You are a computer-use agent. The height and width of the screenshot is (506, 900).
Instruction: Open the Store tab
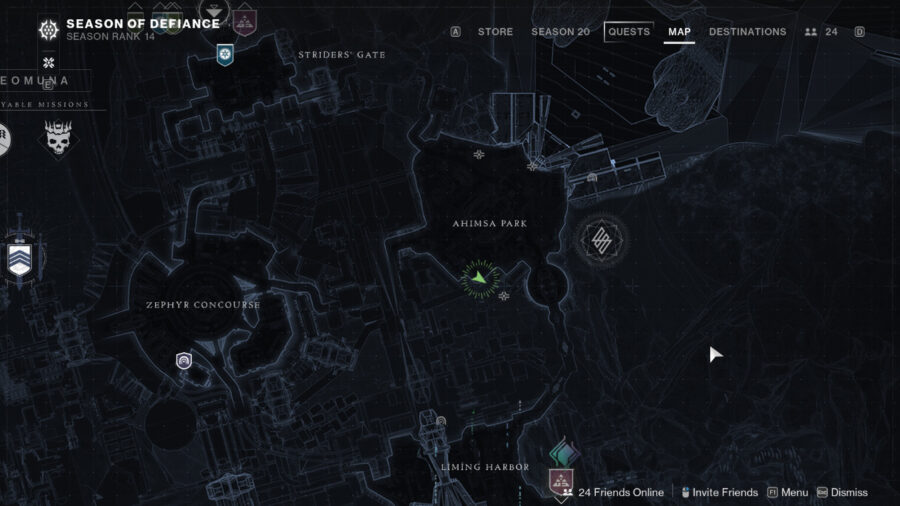coord(495,32)
